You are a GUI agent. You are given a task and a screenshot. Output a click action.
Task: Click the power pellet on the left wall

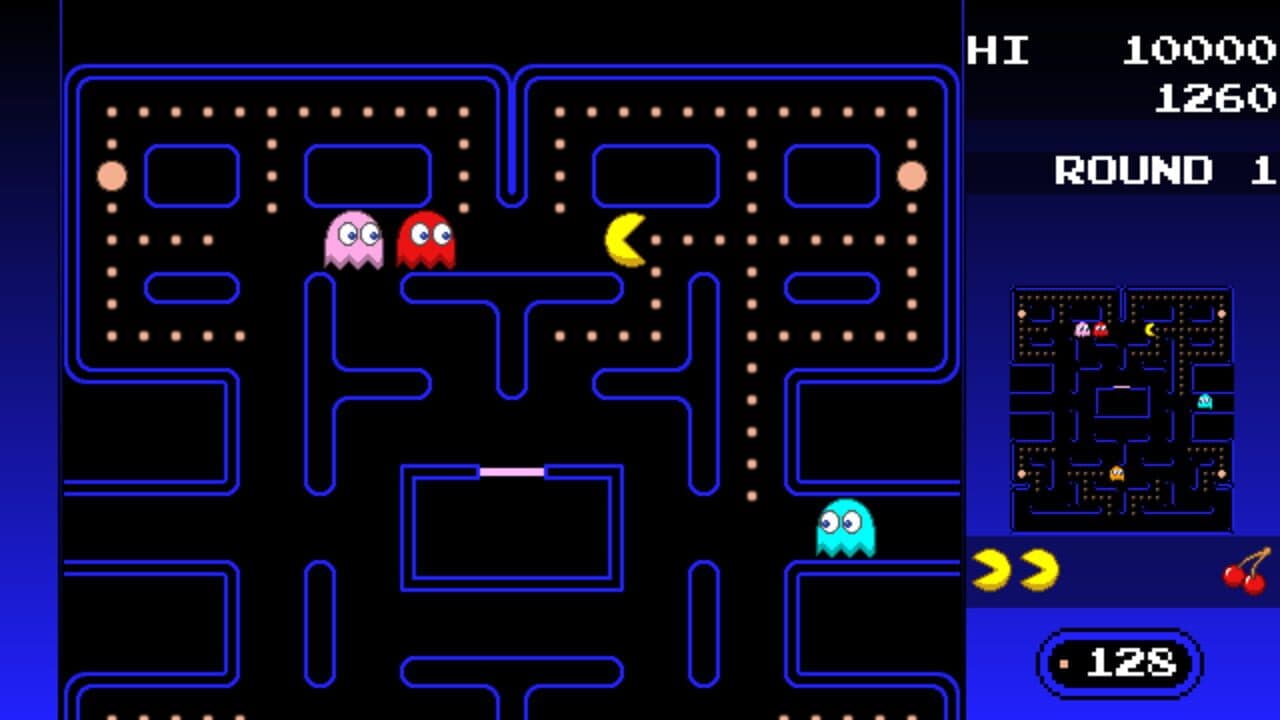pyautogui.click(x=113, y=177)
